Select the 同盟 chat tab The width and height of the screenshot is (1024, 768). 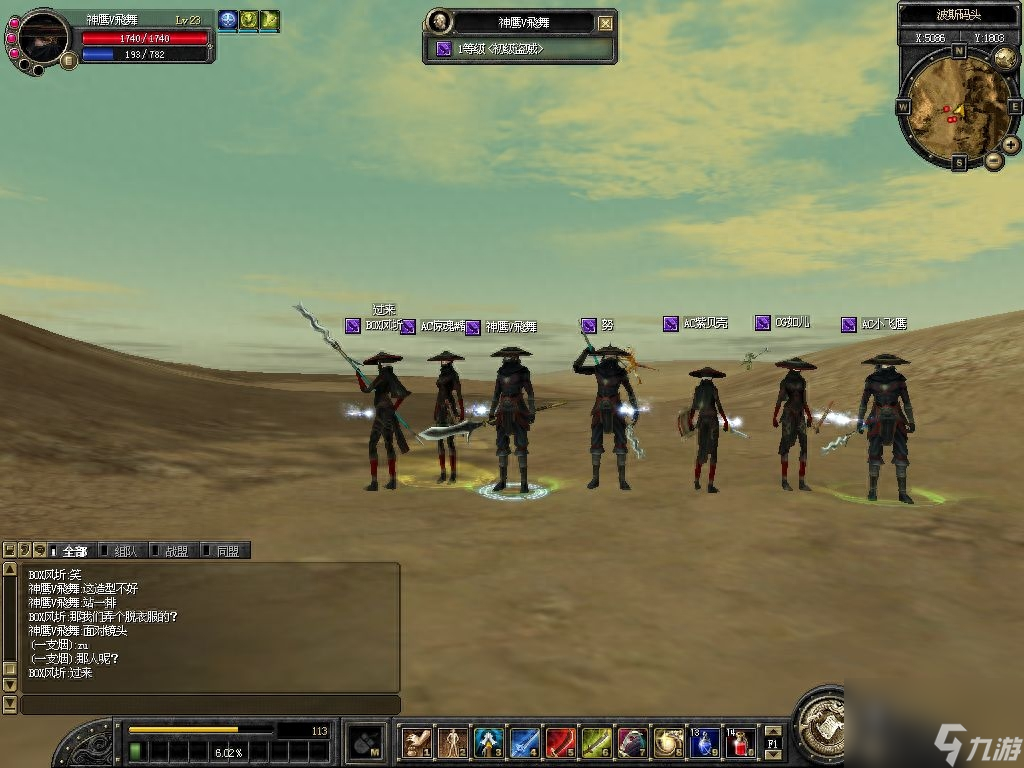tap(224, 551)
